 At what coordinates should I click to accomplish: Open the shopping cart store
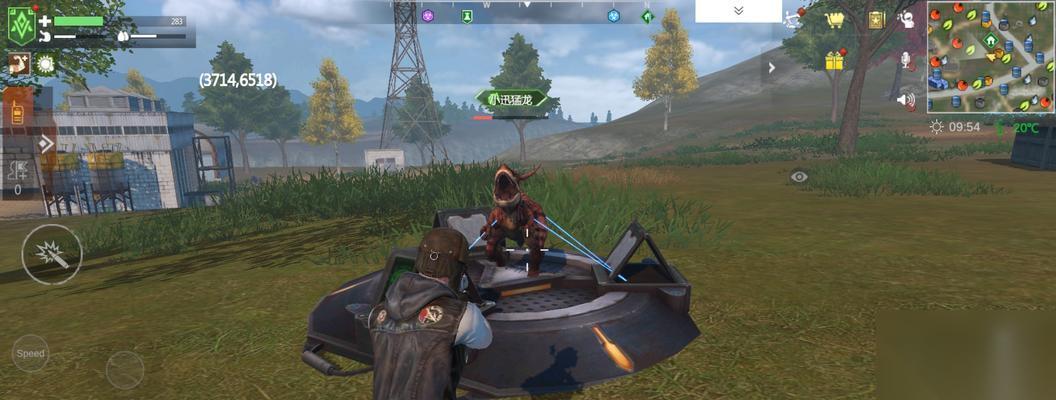point(834,20)
